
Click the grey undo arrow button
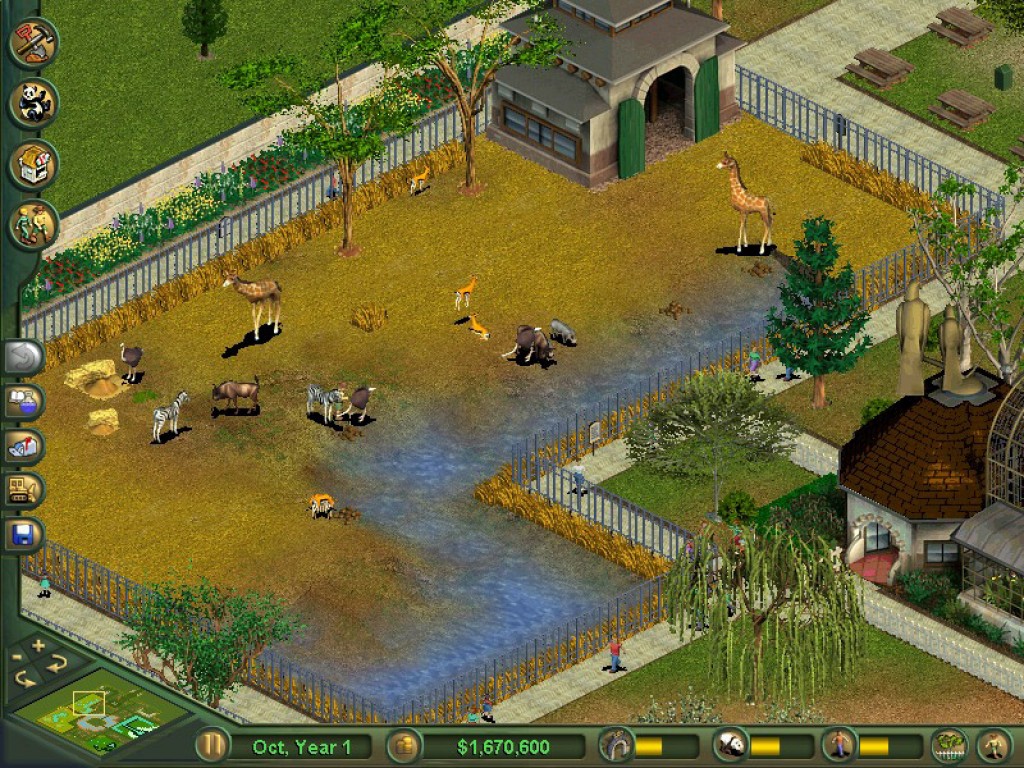click(x=22, y=357)
